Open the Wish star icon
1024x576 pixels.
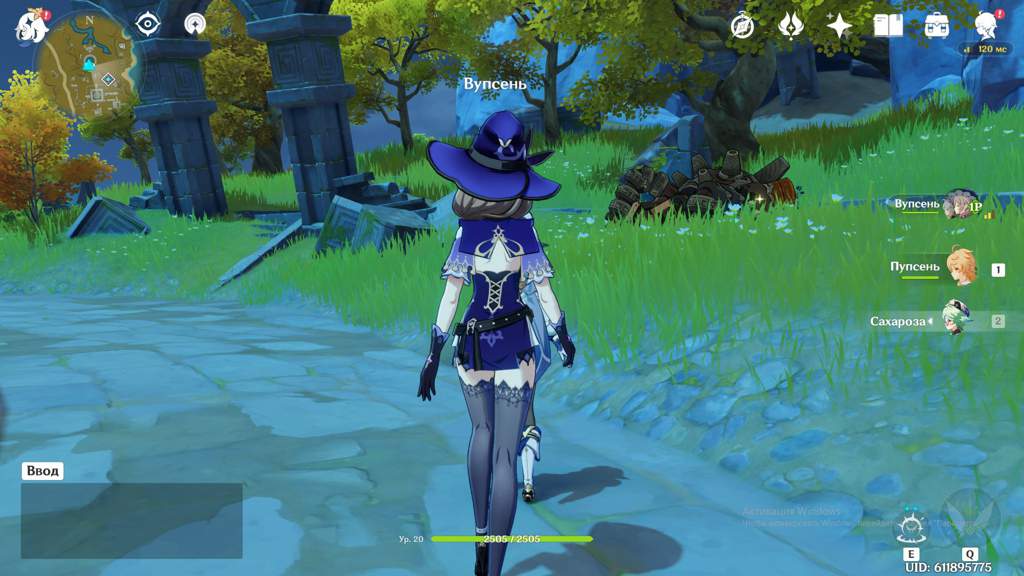tap(838, 26)
